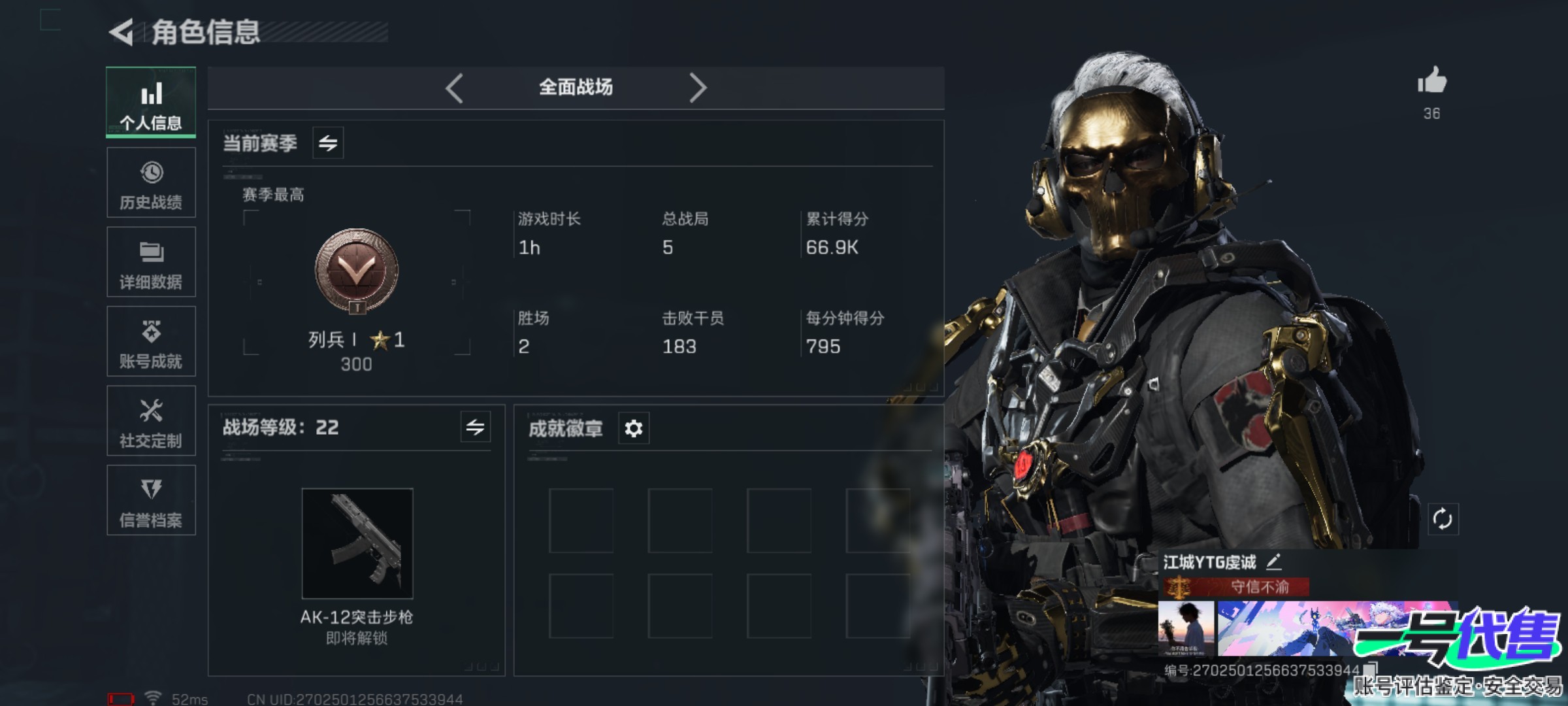Click the right arrow beside 全面战场
Image resolution: width=1568 pixels, height=706 pixels.
[698, 88]
